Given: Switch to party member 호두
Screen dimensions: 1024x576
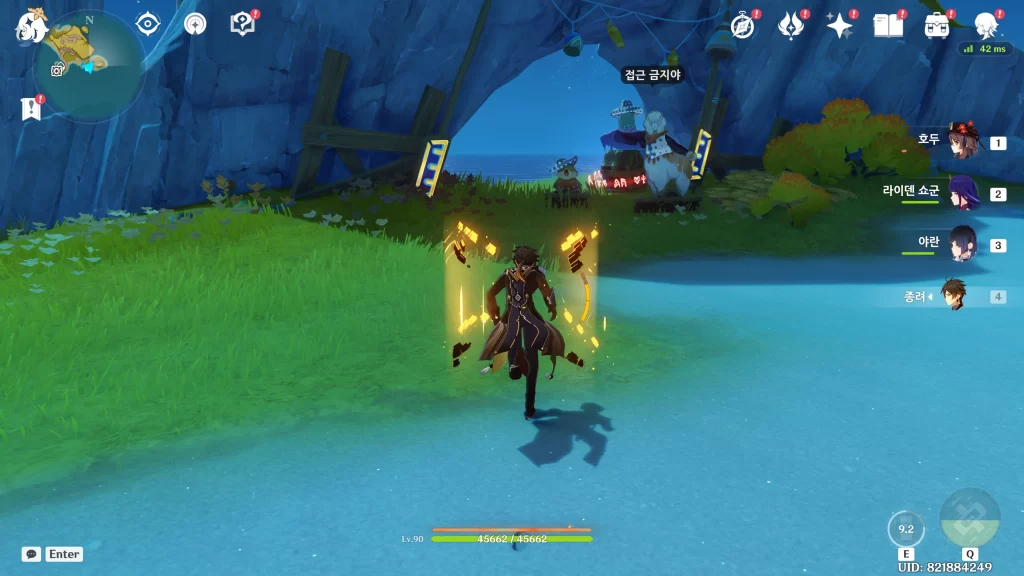Looking at the screenshot, I should pyautogui.click(x=960, y=142).
